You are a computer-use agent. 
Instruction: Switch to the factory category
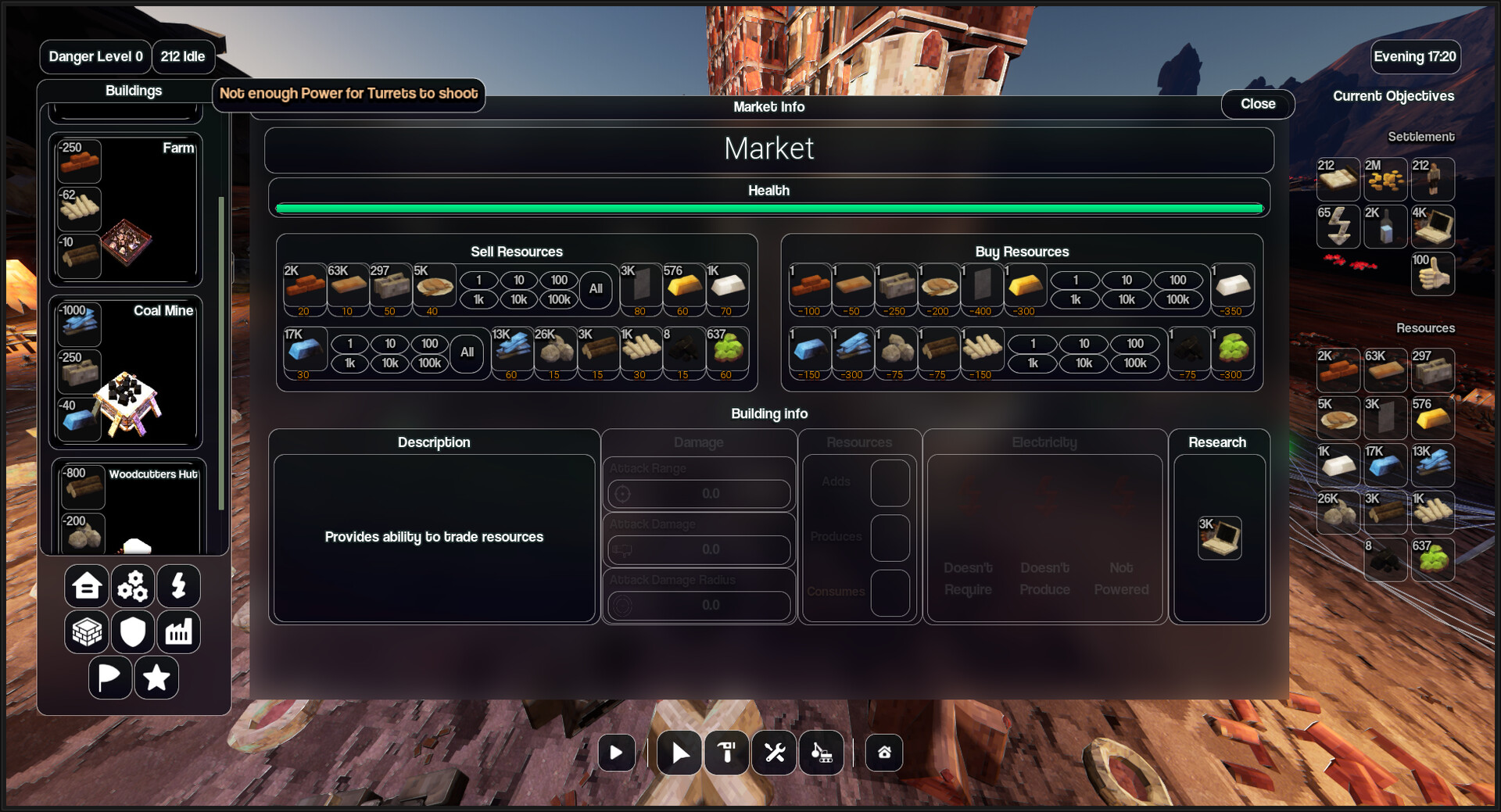coord(178,631)
